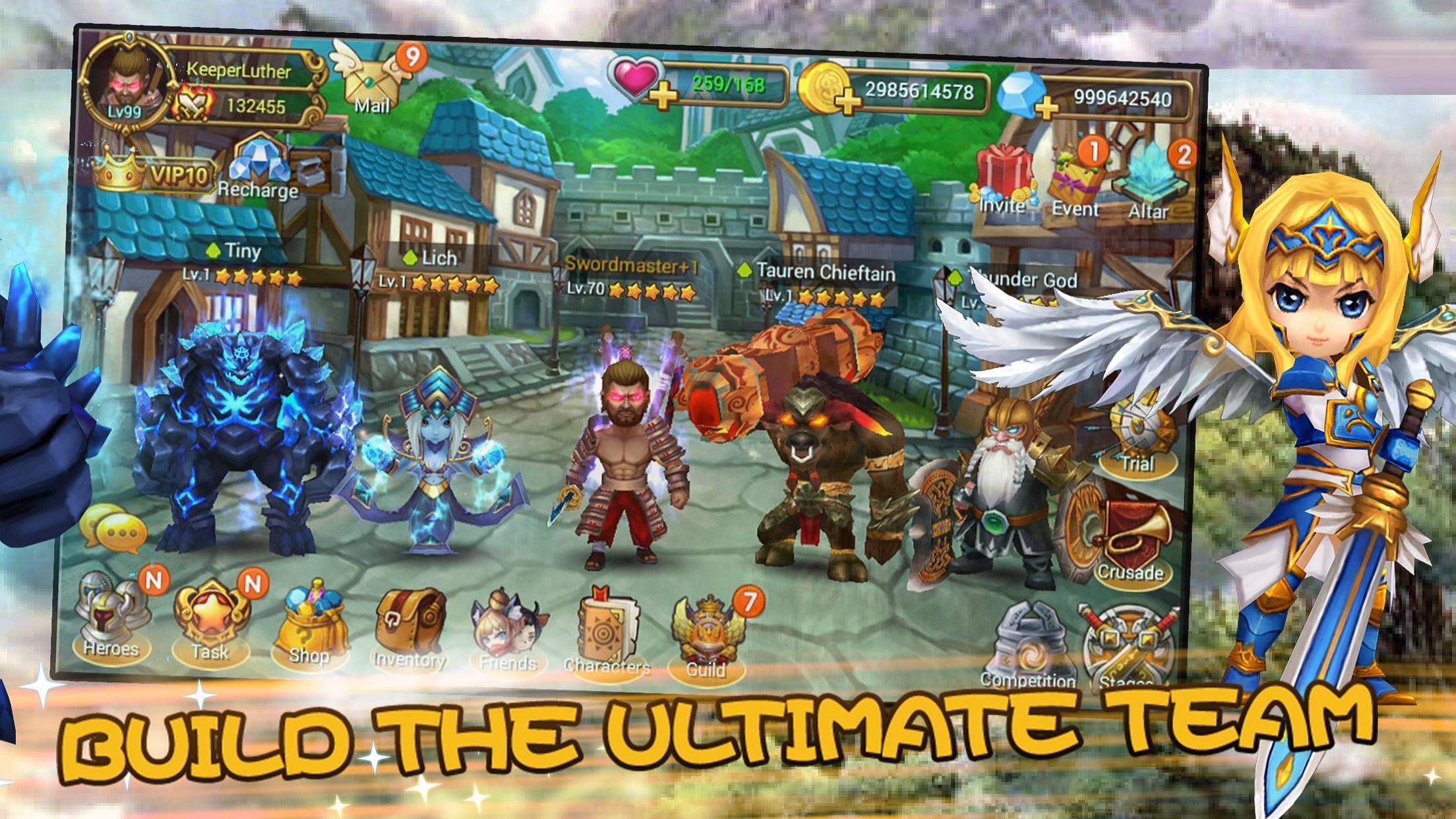Open the Recharge diamond shop

(x=258, y=166)
